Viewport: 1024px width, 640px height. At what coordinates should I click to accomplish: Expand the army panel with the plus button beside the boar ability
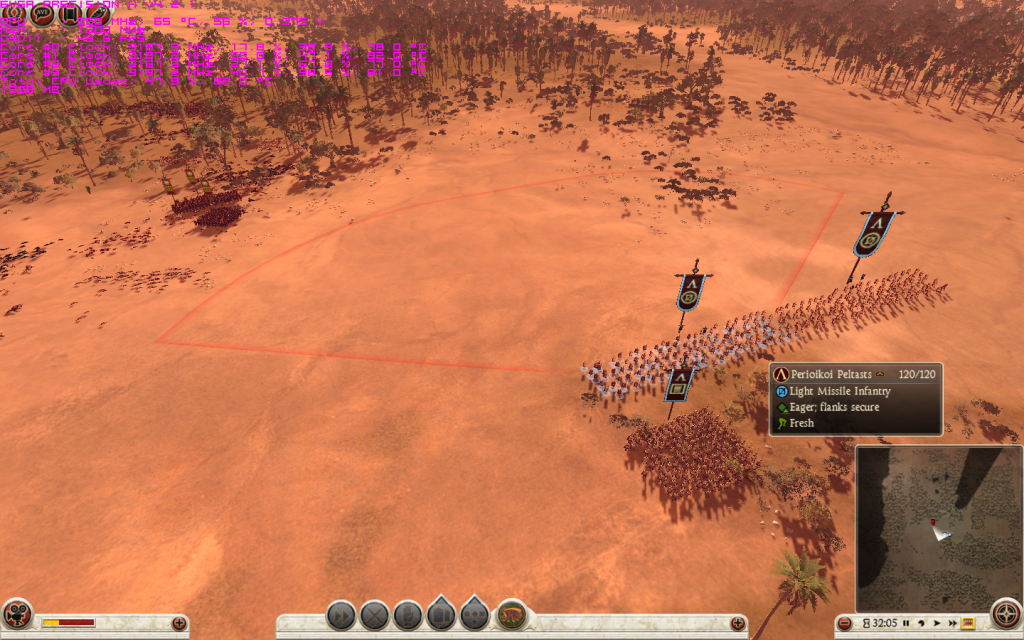(738, 623)
